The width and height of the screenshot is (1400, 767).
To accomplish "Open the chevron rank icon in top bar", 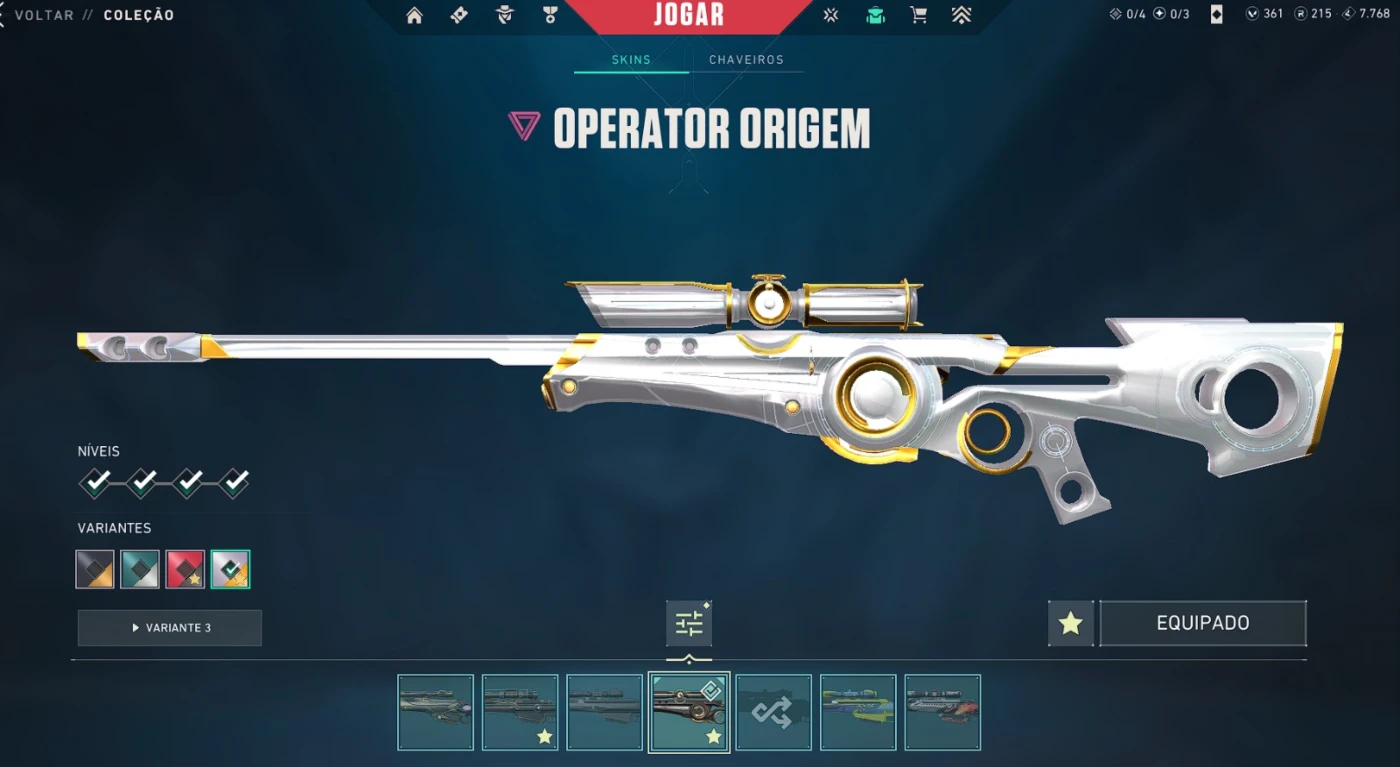I will (961, 15).
